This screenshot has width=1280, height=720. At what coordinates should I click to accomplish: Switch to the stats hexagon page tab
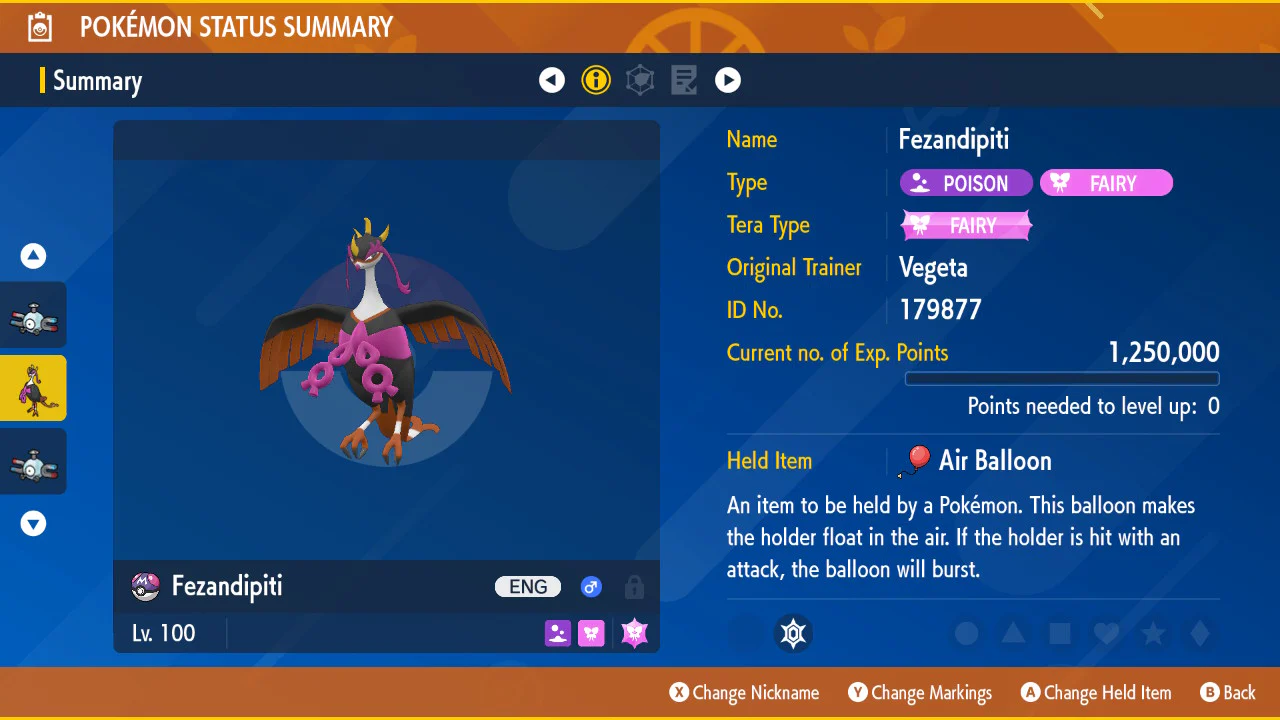[x=640, y=80]
